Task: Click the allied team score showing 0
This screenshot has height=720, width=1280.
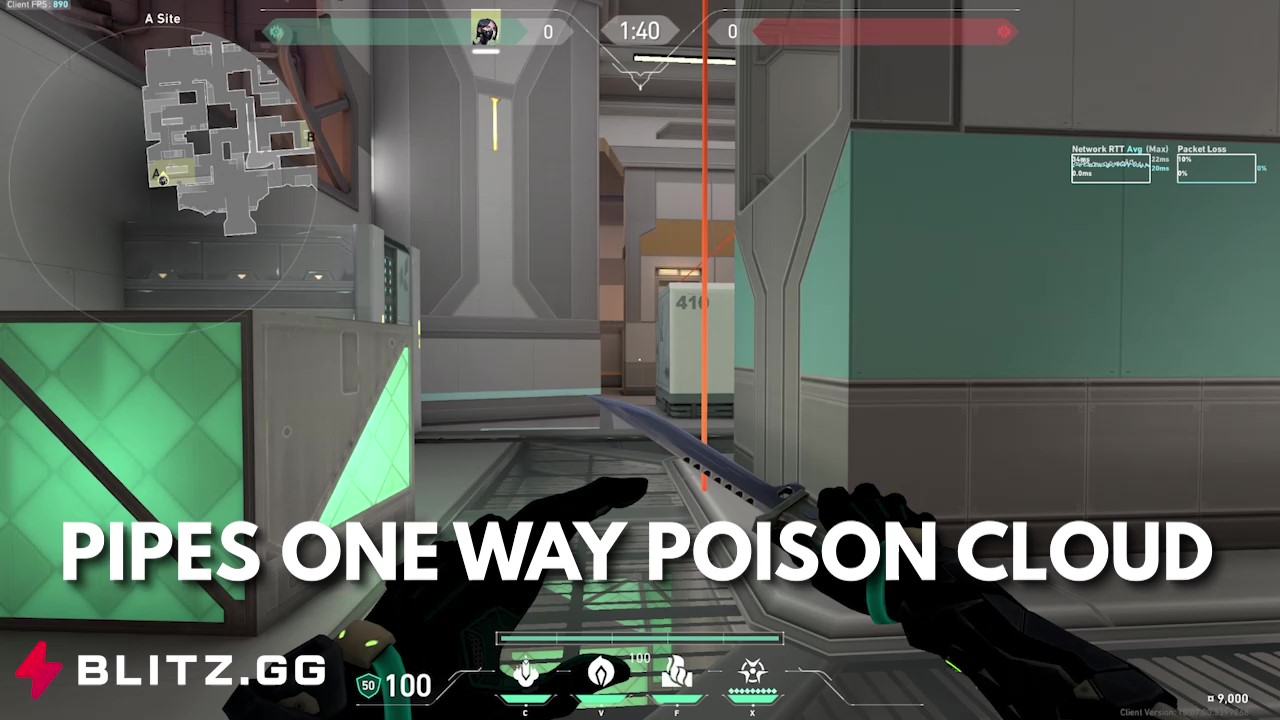Action: tap(547, 31)
